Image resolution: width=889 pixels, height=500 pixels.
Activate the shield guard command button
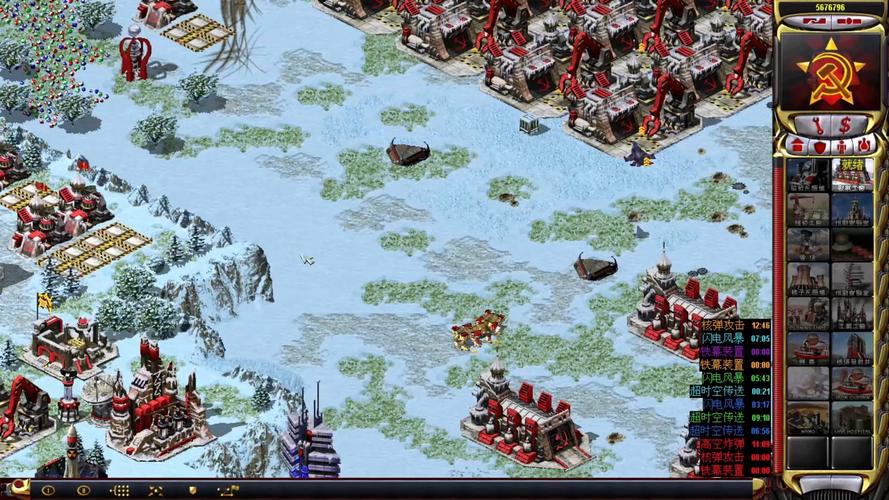pos(192,491)
